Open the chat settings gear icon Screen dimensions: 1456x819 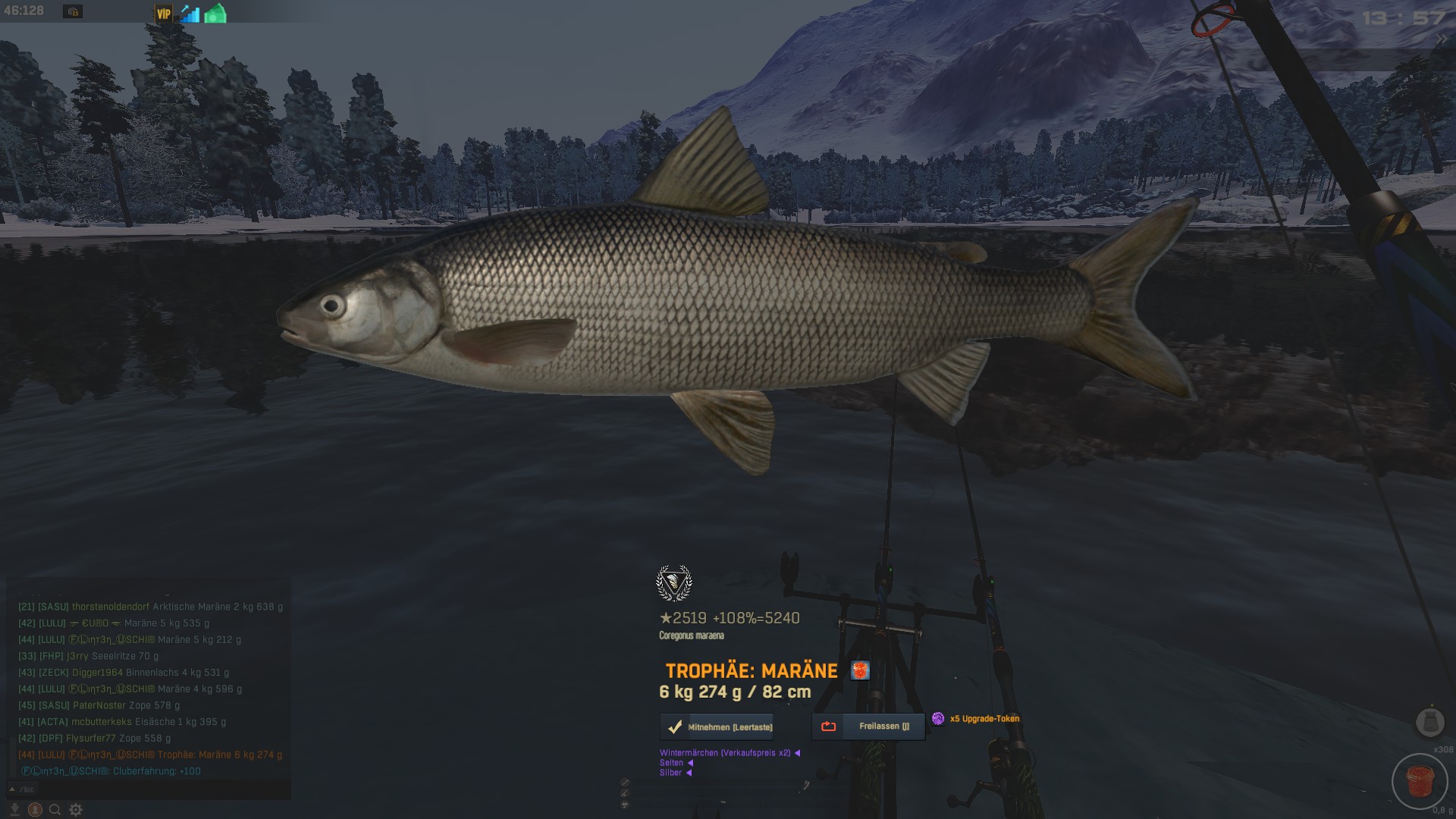click(x=76, y=810)
